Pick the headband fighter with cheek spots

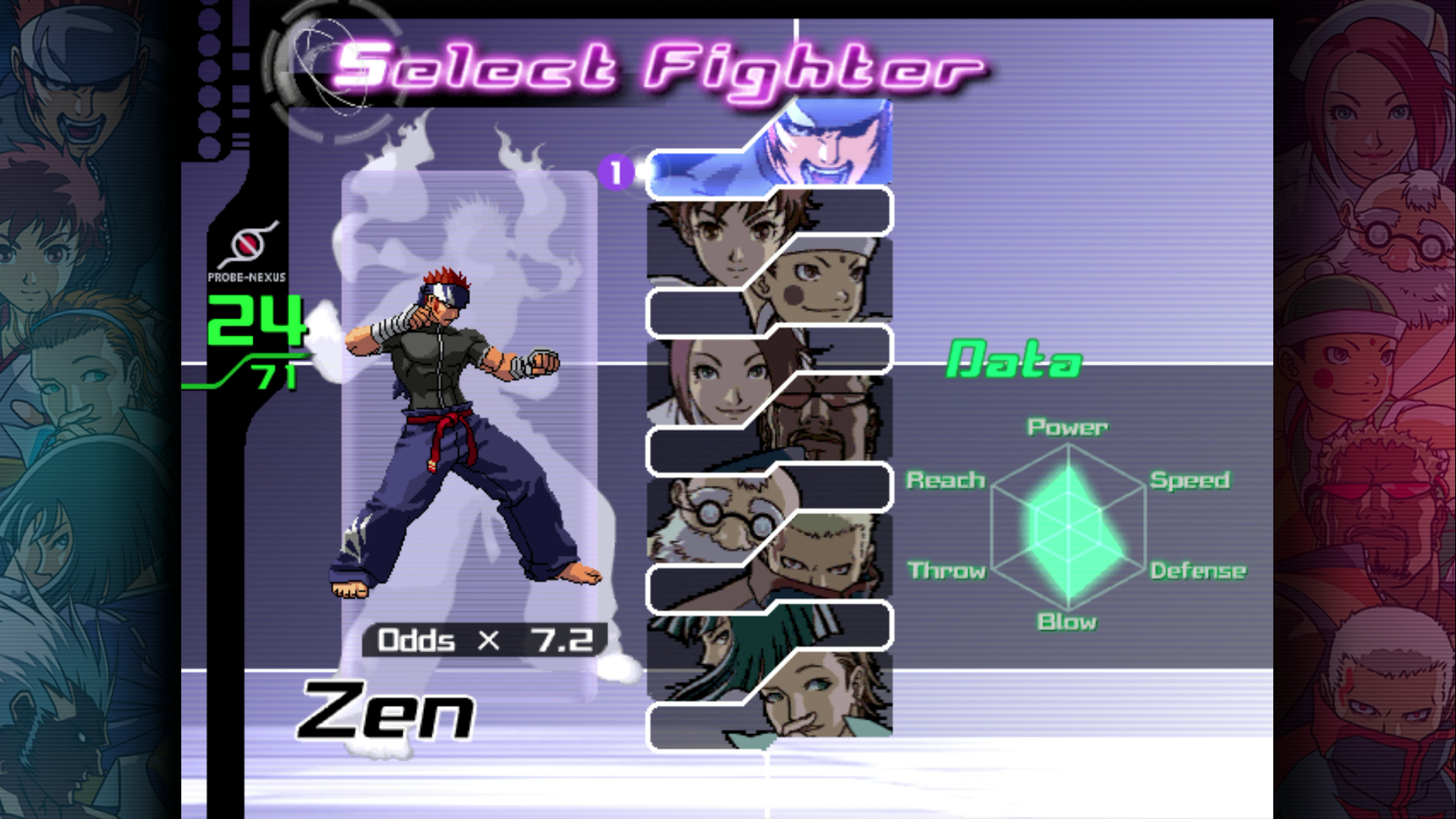pyautogui.click(x=819, y=286)
